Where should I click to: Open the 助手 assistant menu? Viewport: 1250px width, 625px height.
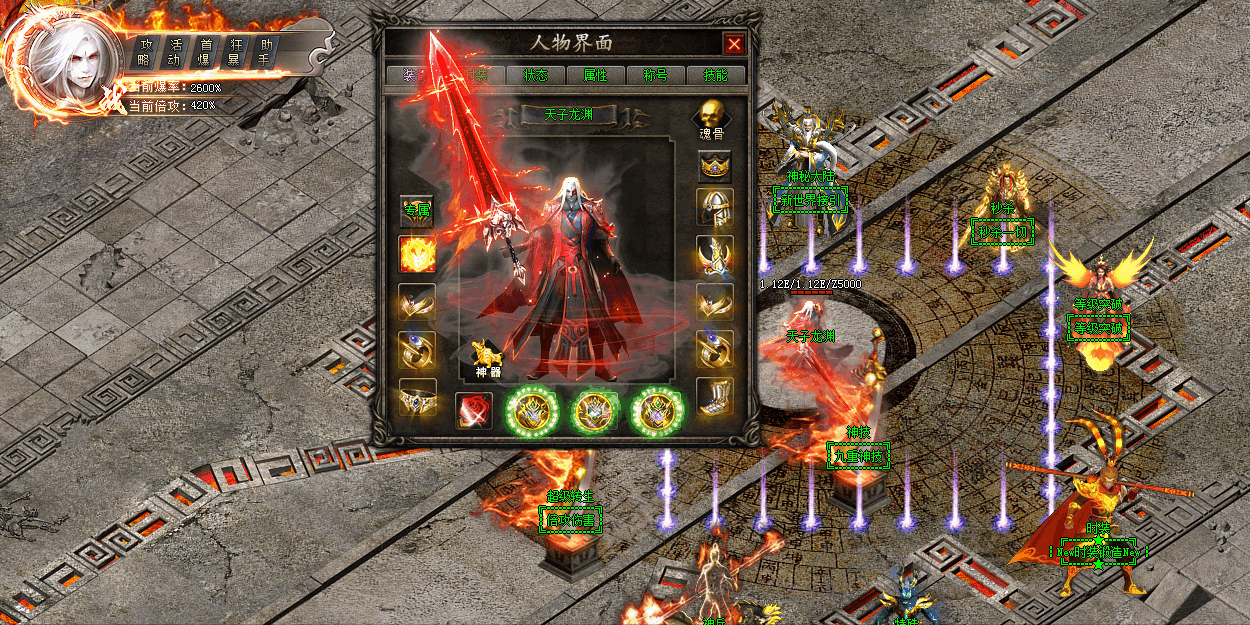coord(266,52)
